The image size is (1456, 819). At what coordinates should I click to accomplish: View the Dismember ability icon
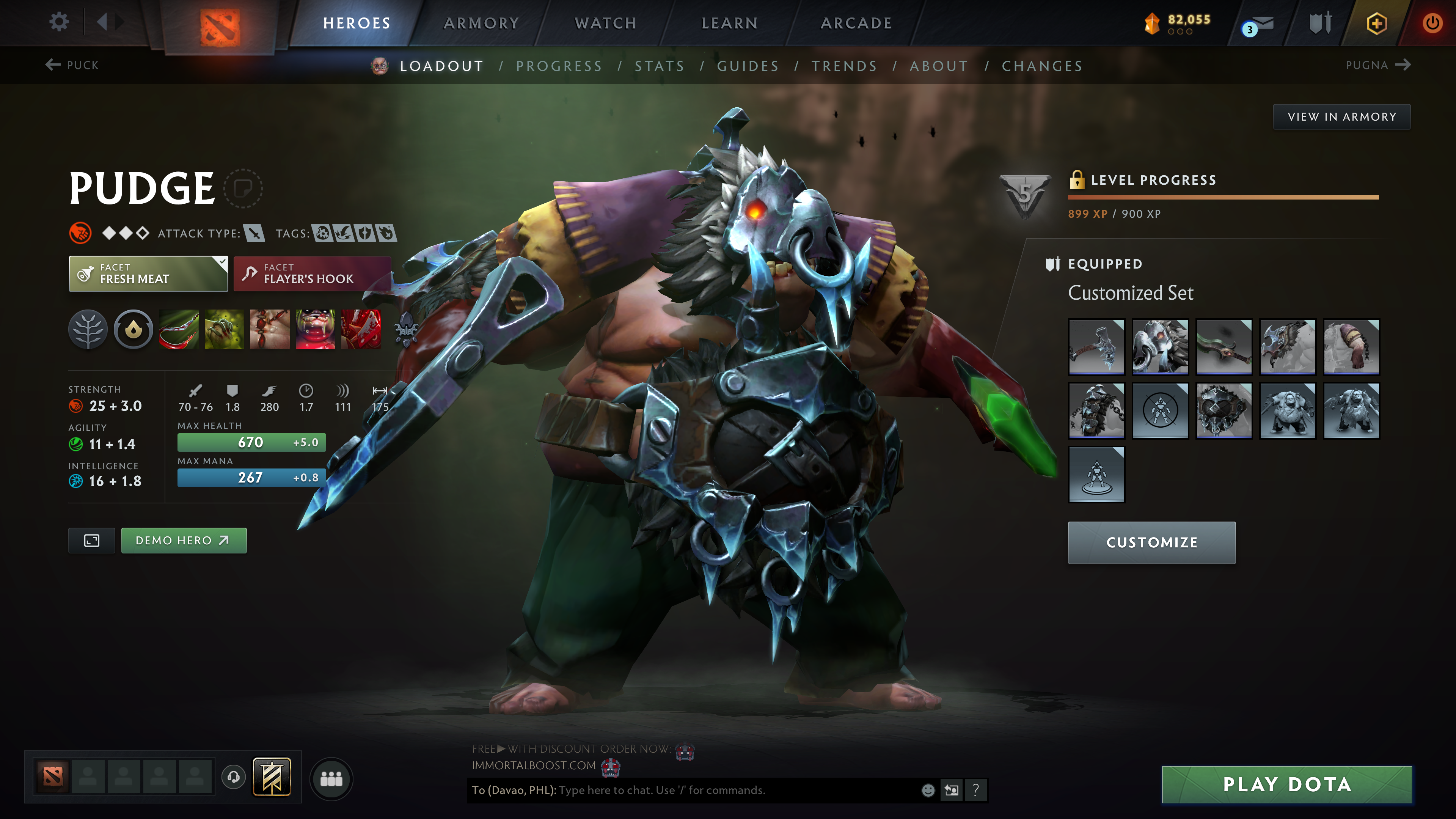(314, 330)
